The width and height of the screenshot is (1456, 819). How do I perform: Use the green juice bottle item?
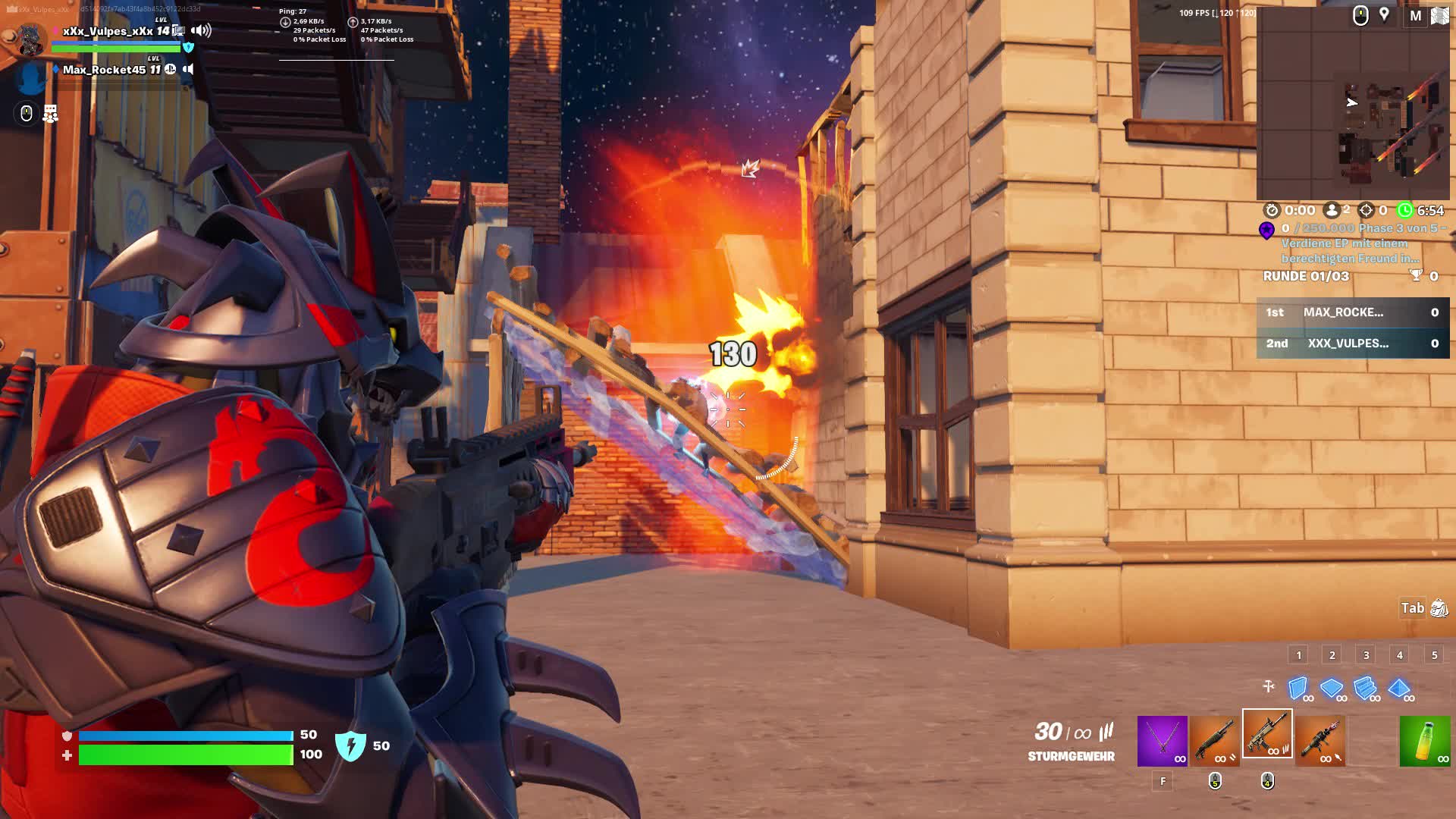click(1424, 740)
